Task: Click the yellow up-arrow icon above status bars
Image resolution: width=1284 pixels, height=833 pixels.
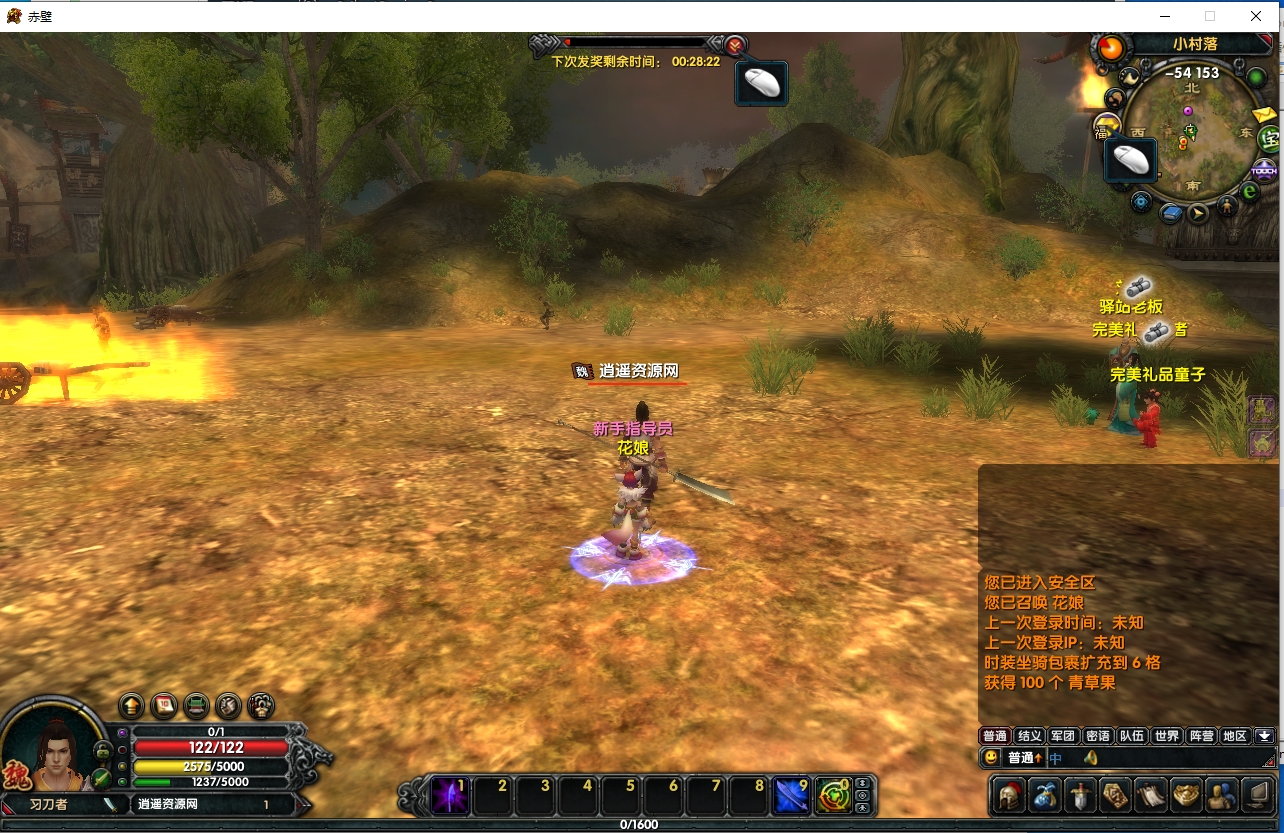Action: click(132, 705)
